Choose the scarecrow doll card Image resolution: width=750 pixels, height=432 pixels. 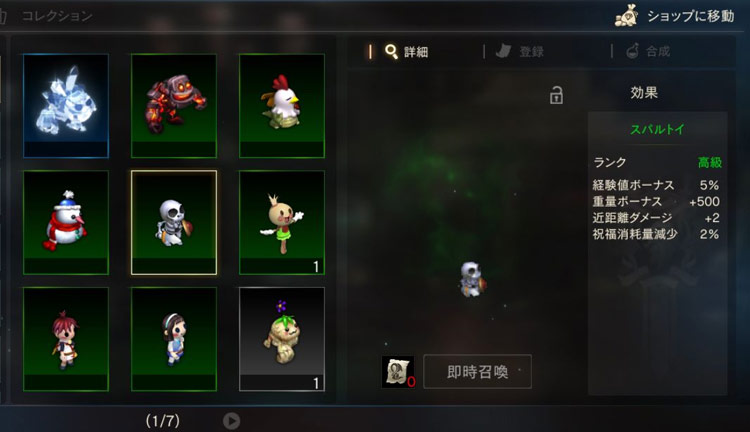pyautogui.click(x=282, y=222)
